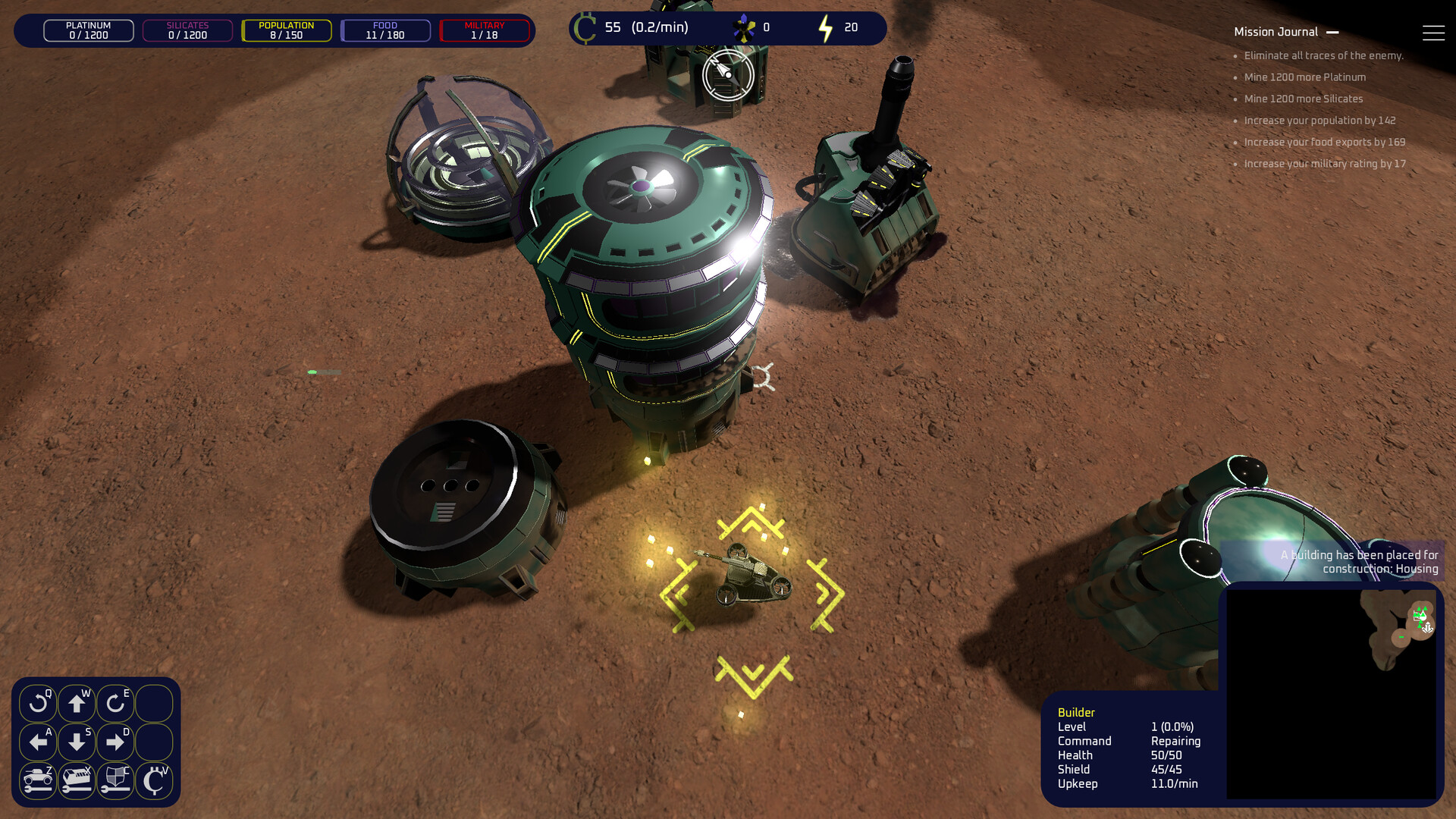
Task: Toggle the PLATINUM resource display
Action: click(87, 30)
